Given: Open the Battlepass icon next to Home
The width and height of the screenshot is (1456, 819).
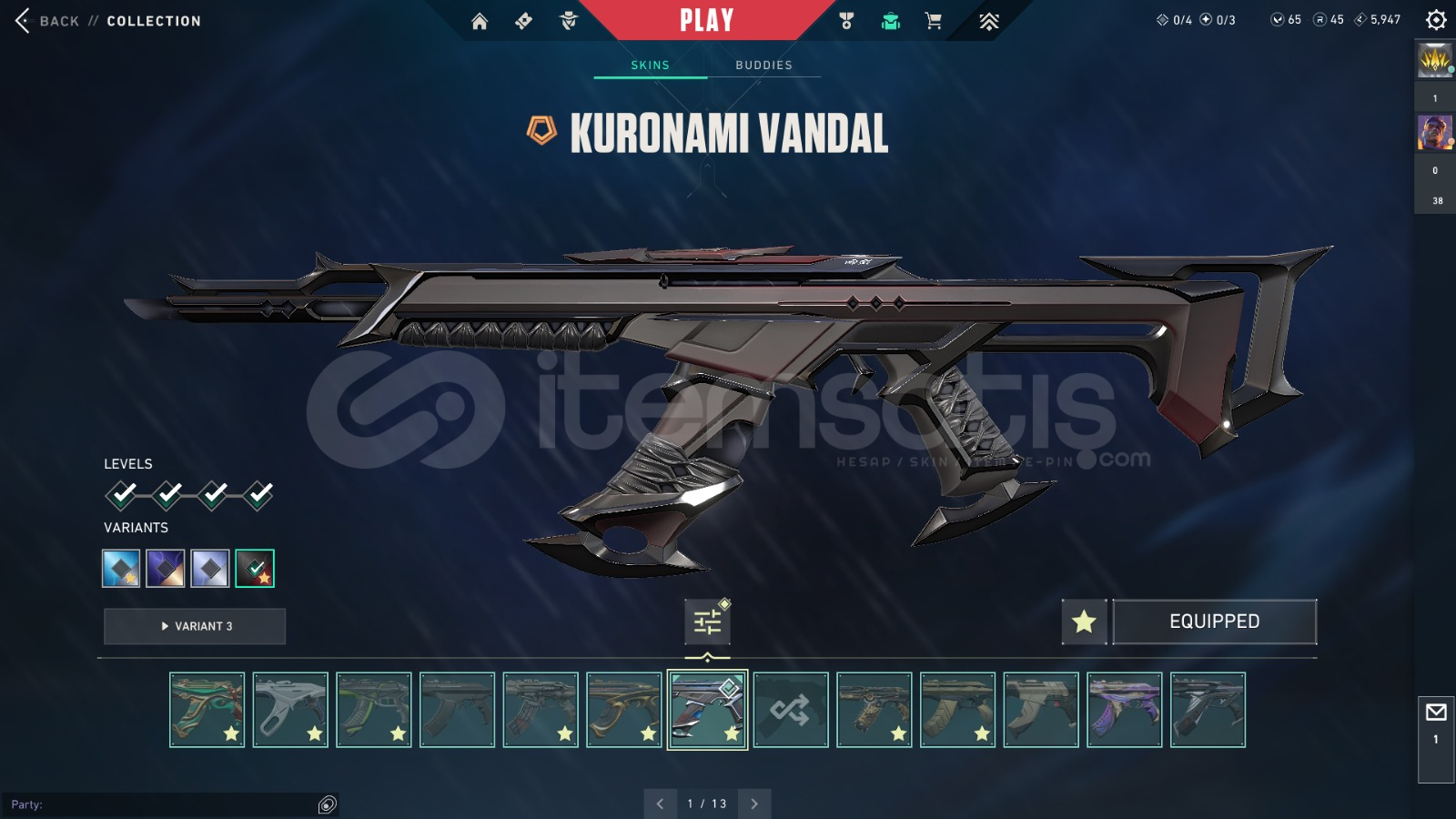Looking at the screenshot, I should [523, 20].
